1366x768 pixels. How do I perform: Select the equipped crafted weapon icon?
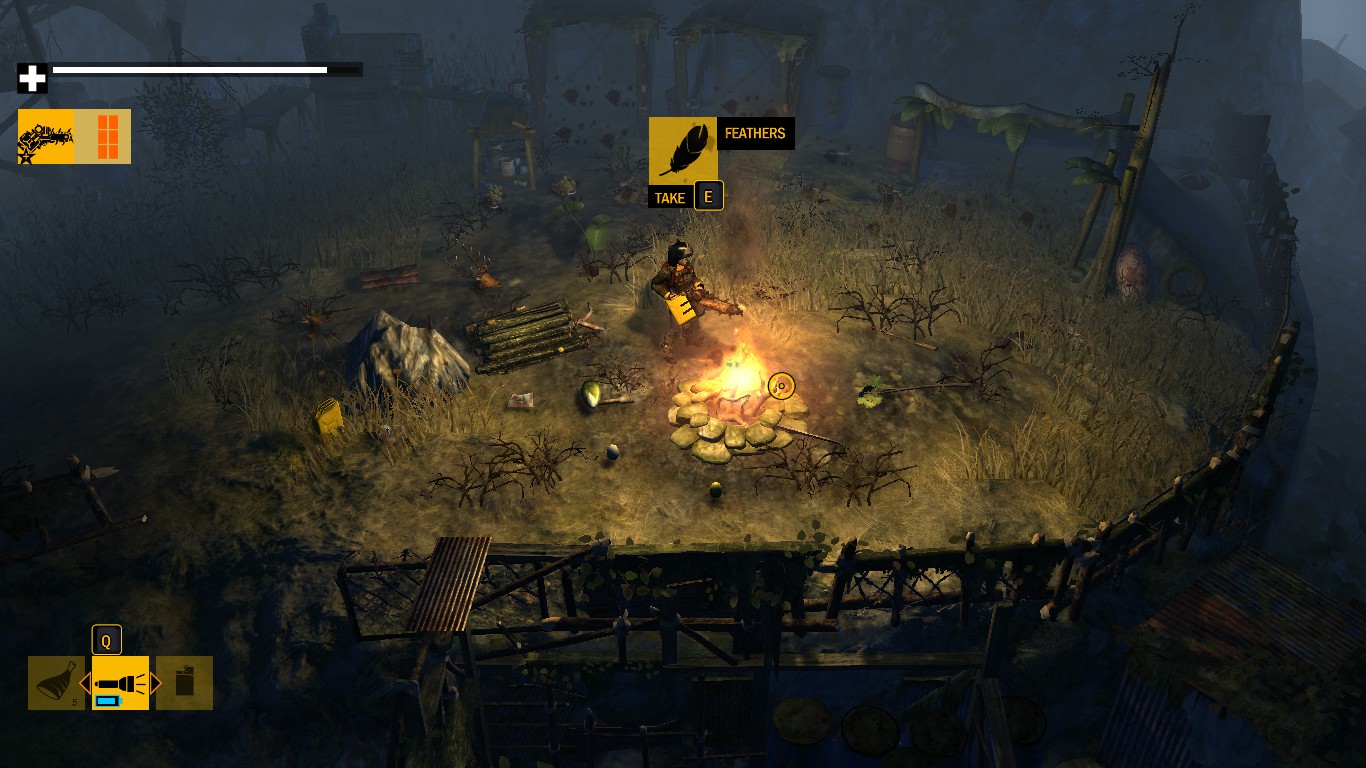pyautogui.click(x=46, y=136)
